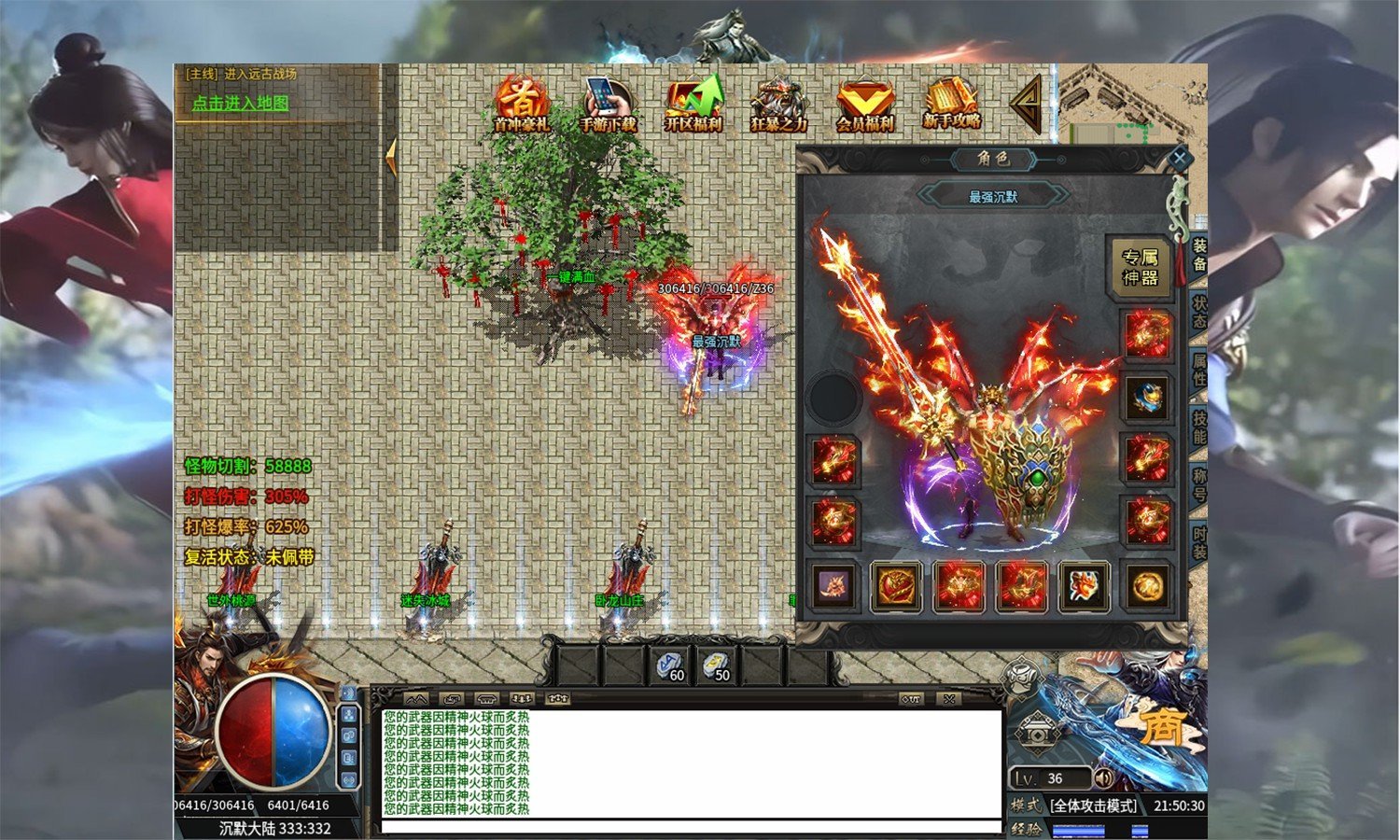This screenshot has width=1400, height=840.
Task: Close the 角色 character panel
Action: pos(1179,159)
